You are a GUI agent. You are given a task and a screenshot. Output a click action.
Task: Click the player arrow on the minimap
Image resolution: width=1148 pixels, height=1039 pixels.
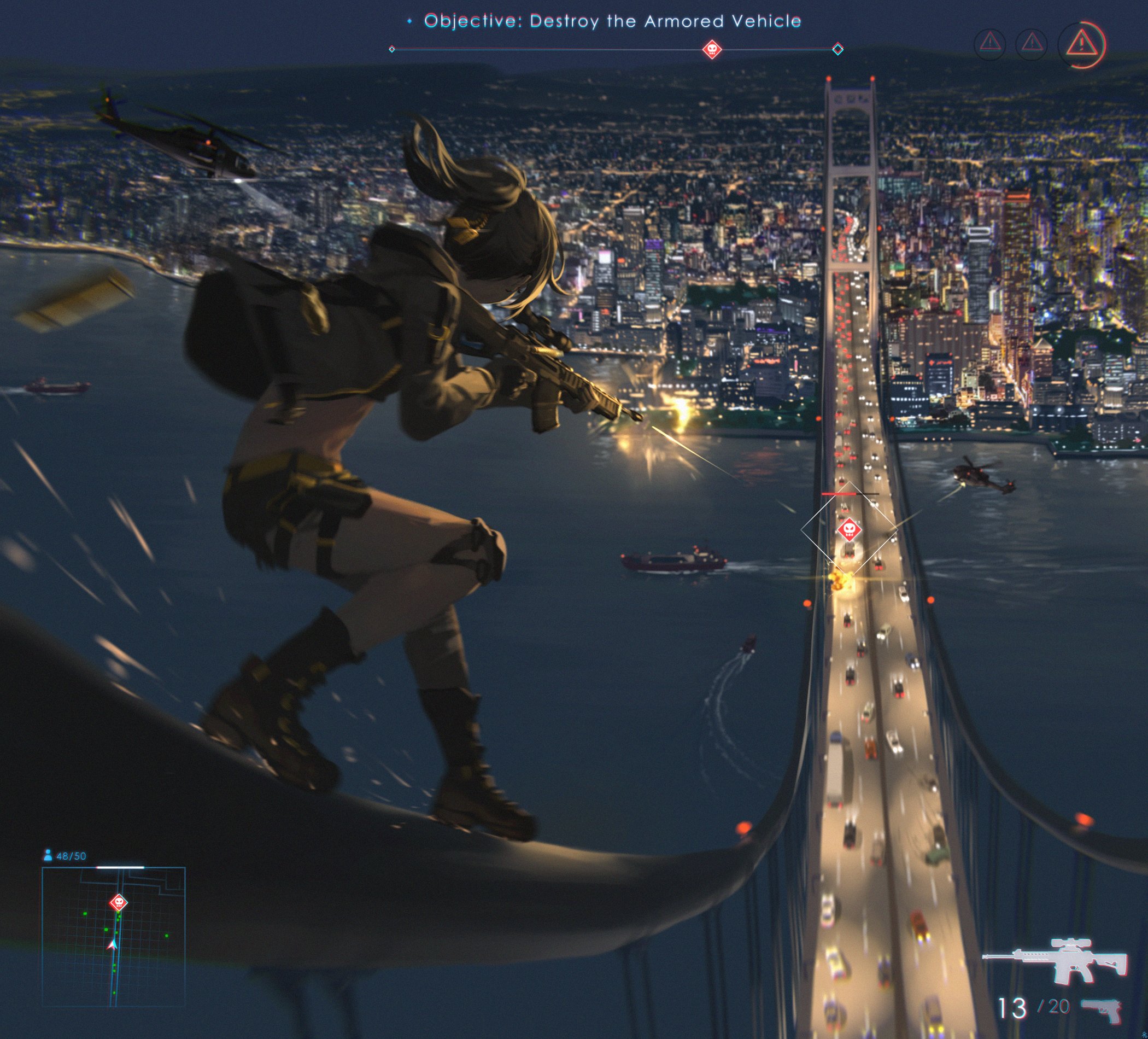pyautogui.click(x=112, y=945)
